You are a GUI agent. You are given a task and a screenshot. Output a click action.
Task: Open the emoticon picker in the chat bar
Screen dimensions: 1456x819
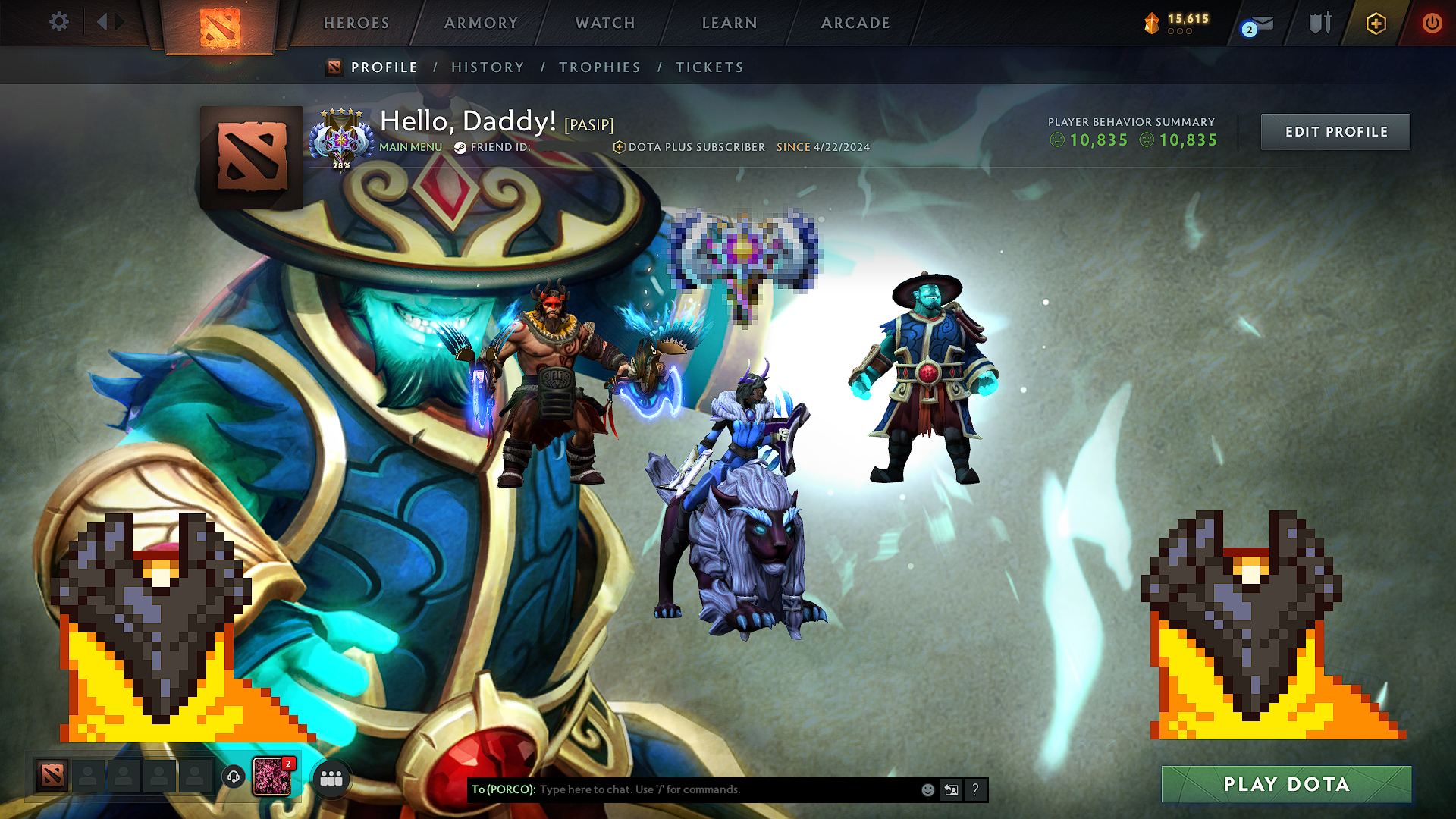click(927, 789)
